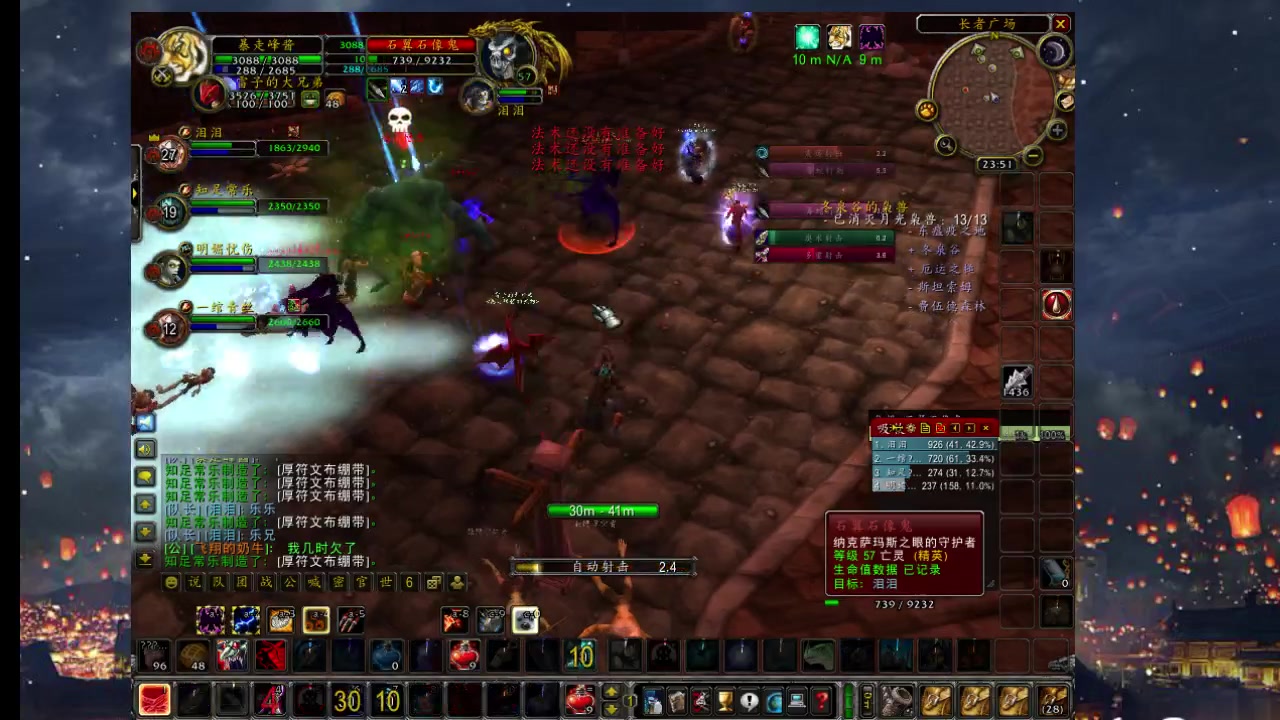Open the game menu computer icon

click(x=797, y=700)
